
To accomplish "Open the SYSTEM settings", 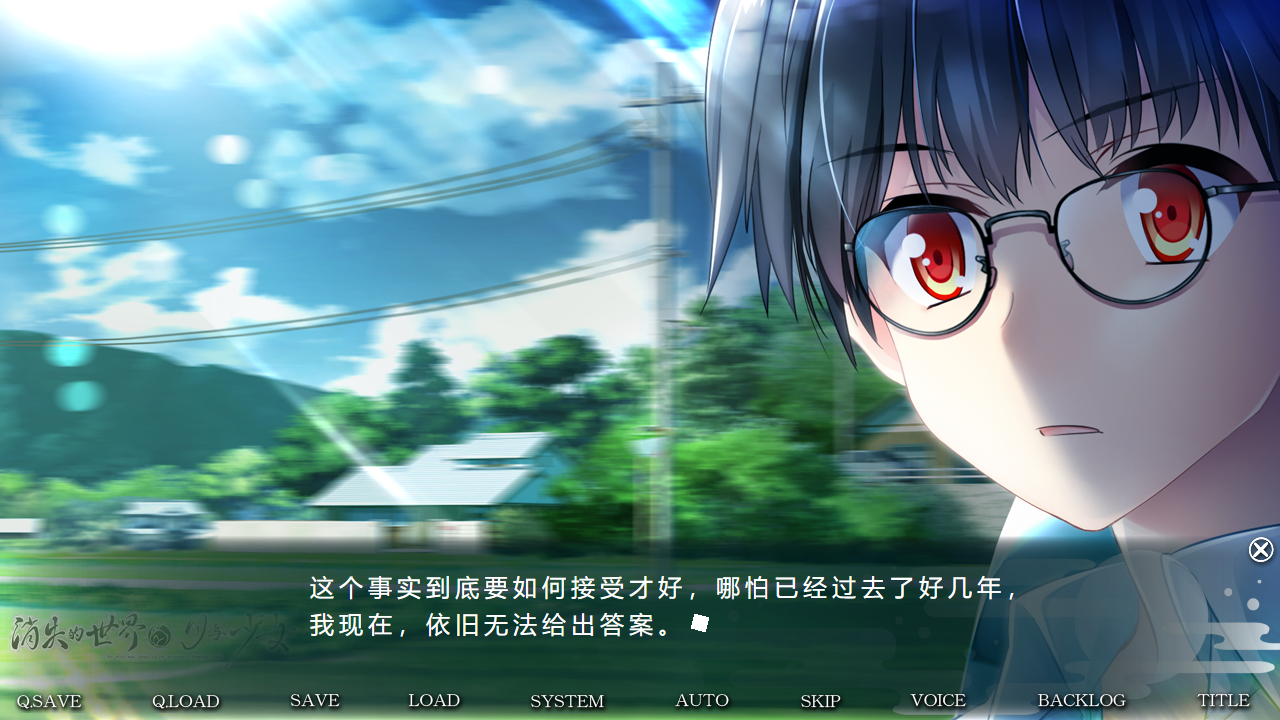I will tap(567, 702).
